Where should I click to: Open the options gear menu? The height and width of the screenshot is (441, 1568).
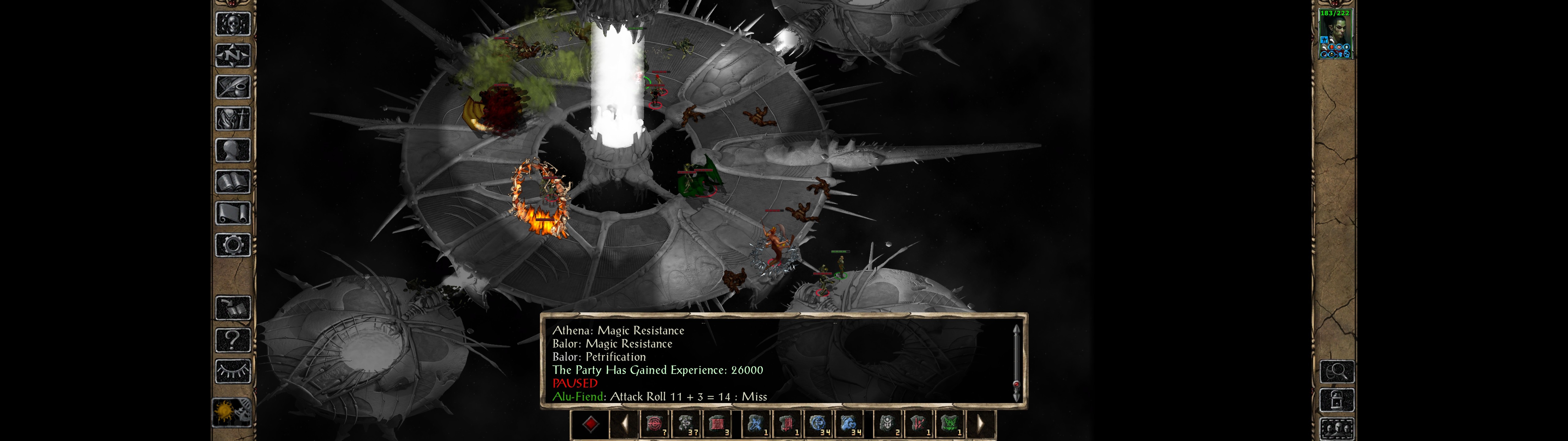(233, 245)
